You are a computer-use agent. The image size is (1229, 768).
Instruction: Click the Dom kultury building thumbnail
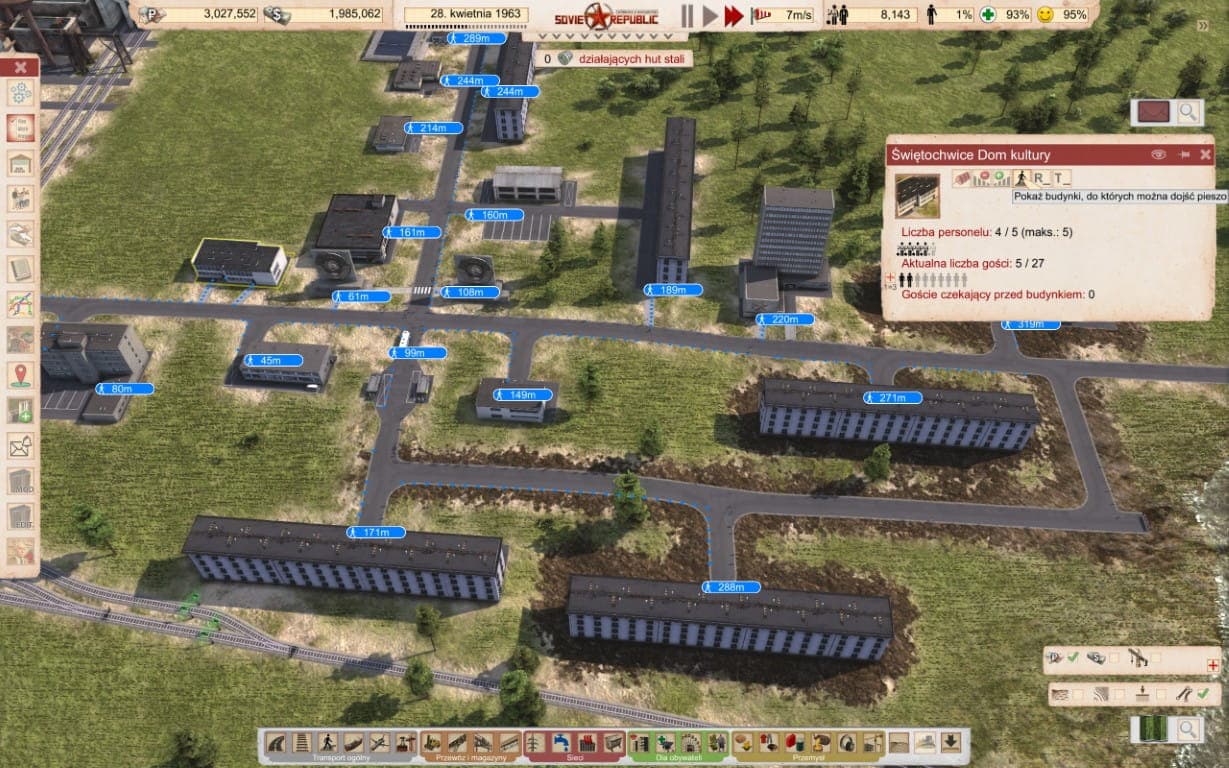[x=917, y=195]
